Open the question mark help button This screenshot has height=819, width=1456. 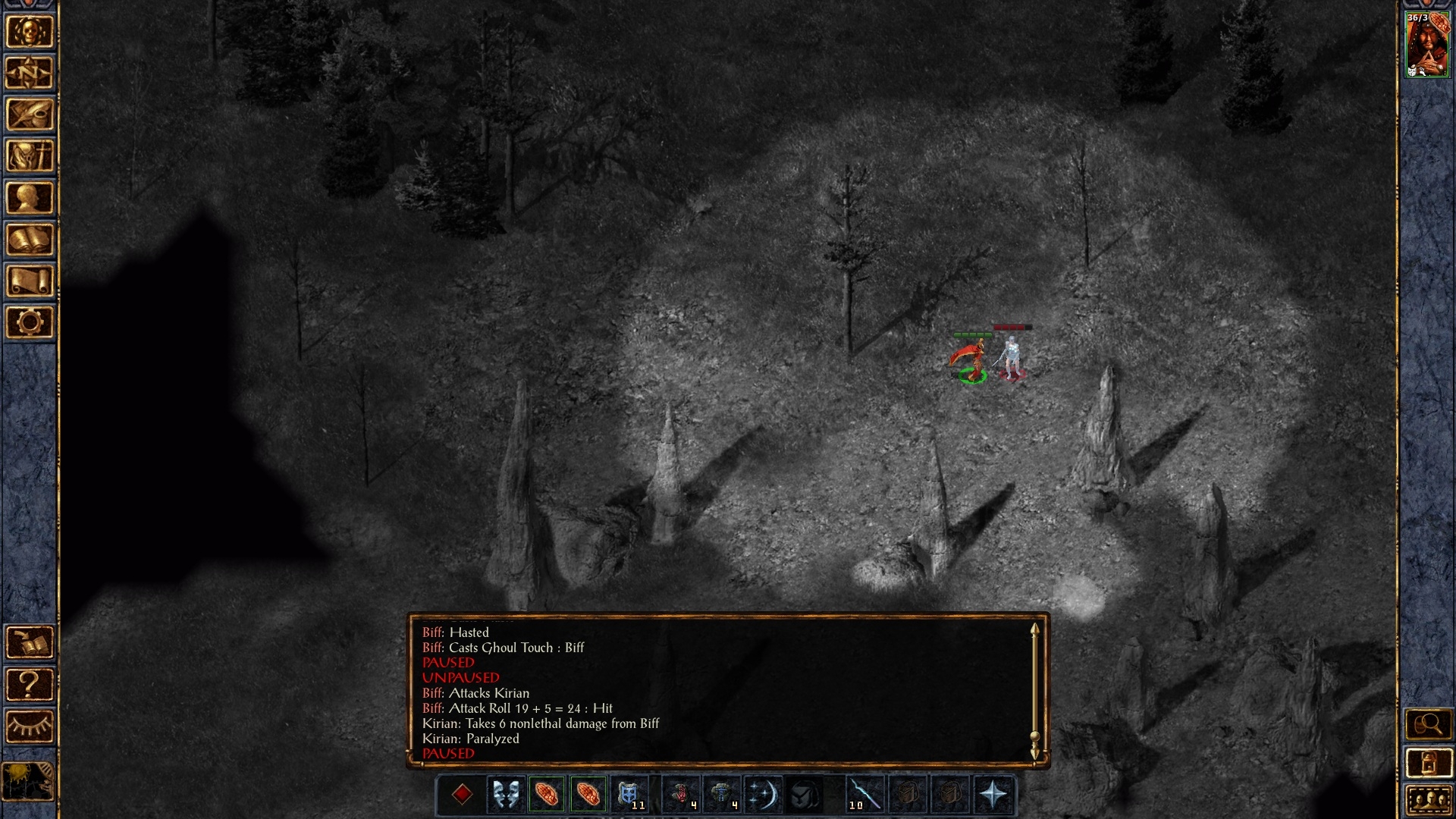tap(30, 685)
